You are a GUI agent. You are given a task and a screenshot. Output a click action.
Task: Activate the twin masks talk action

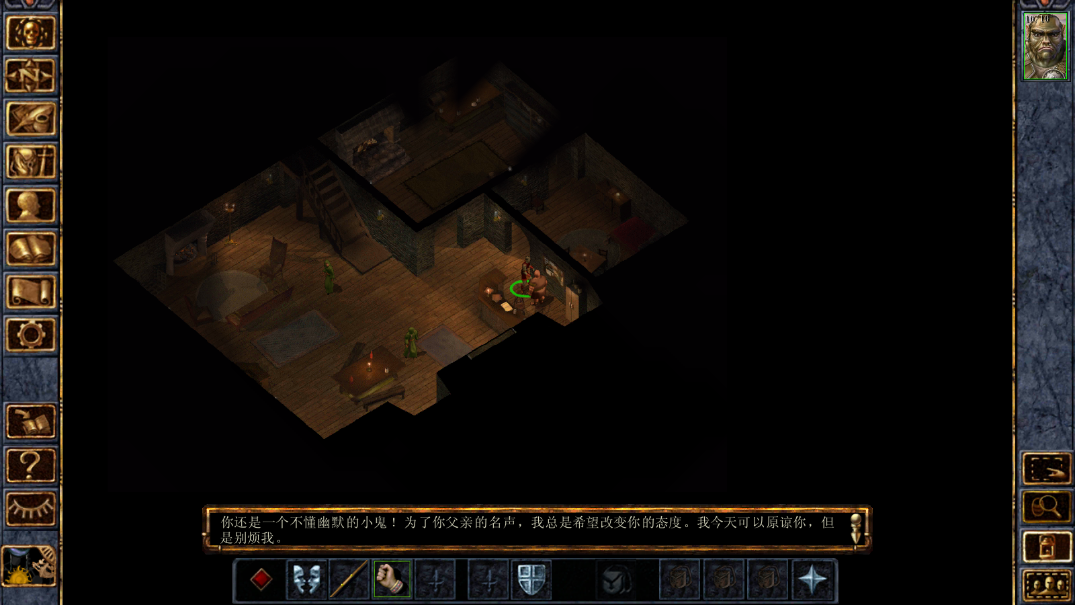(306, 580)
